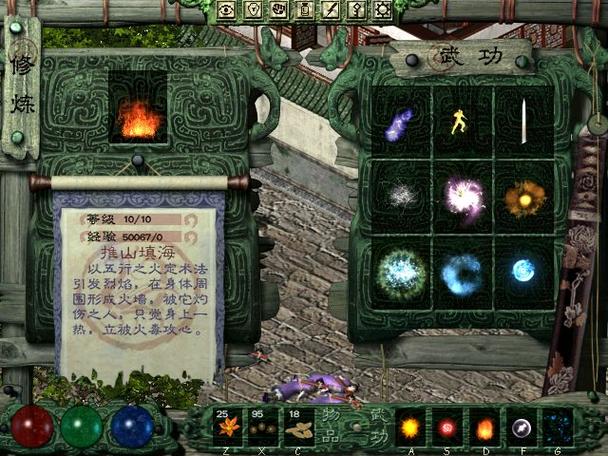Image resolution: width=608 pixels, height=456 pixels.
Task: Open the shield icon in the top toolbar
Action: tap(254, 10)
